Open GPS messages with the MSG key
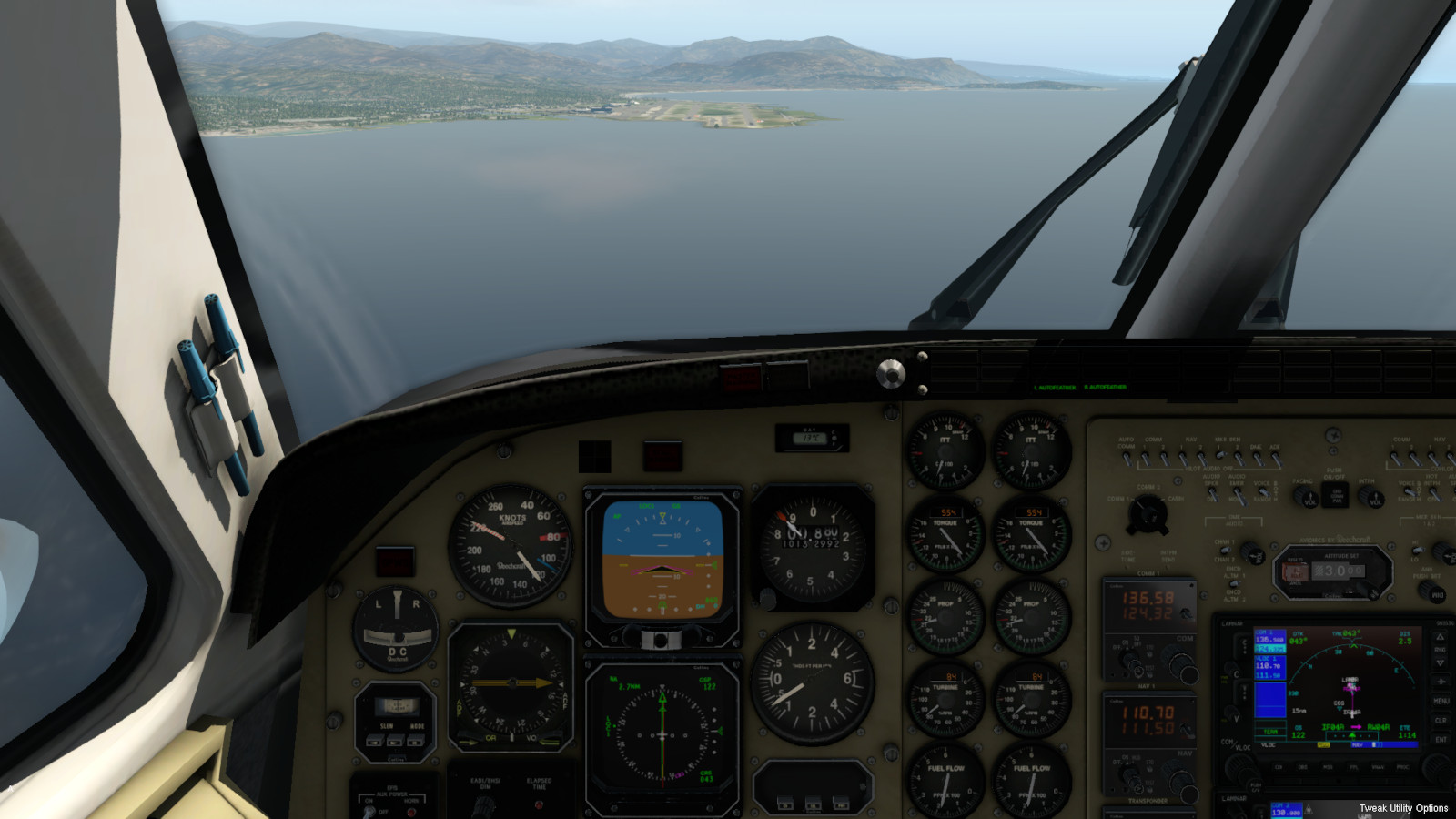 click(1329, 767)
